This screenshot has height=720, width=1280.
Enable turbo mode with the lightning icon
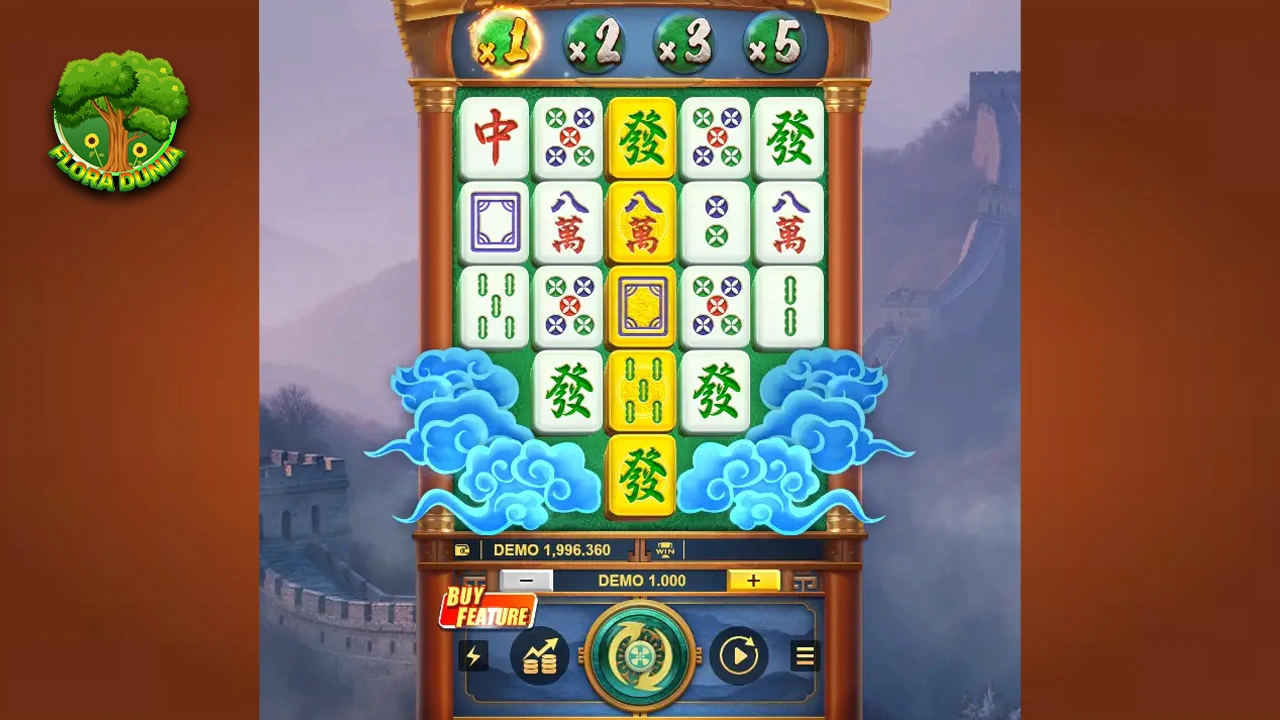(x=474, y=656)
